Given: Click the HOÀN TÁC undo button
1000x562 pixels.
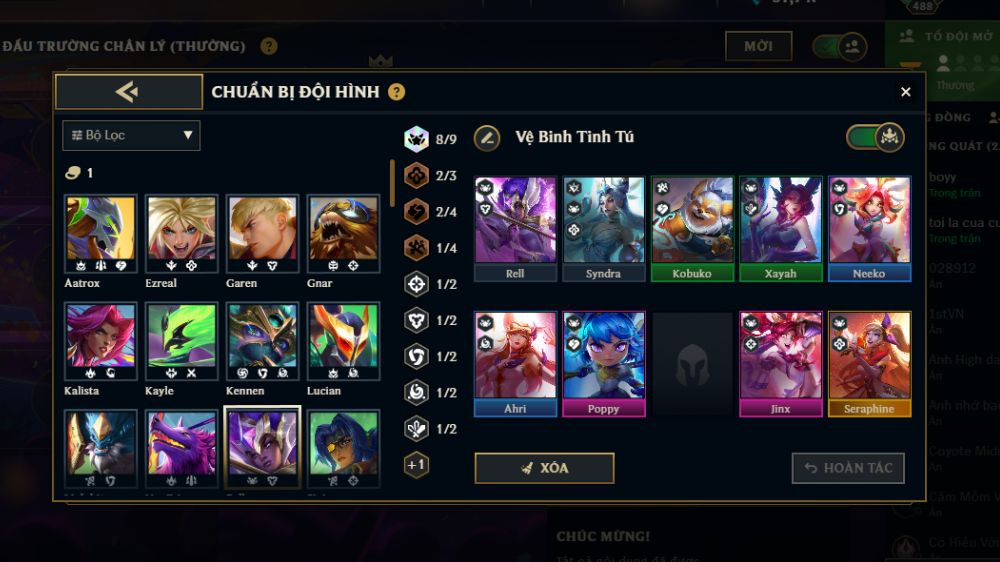Looking at the screenshot, I should [848, 468].
